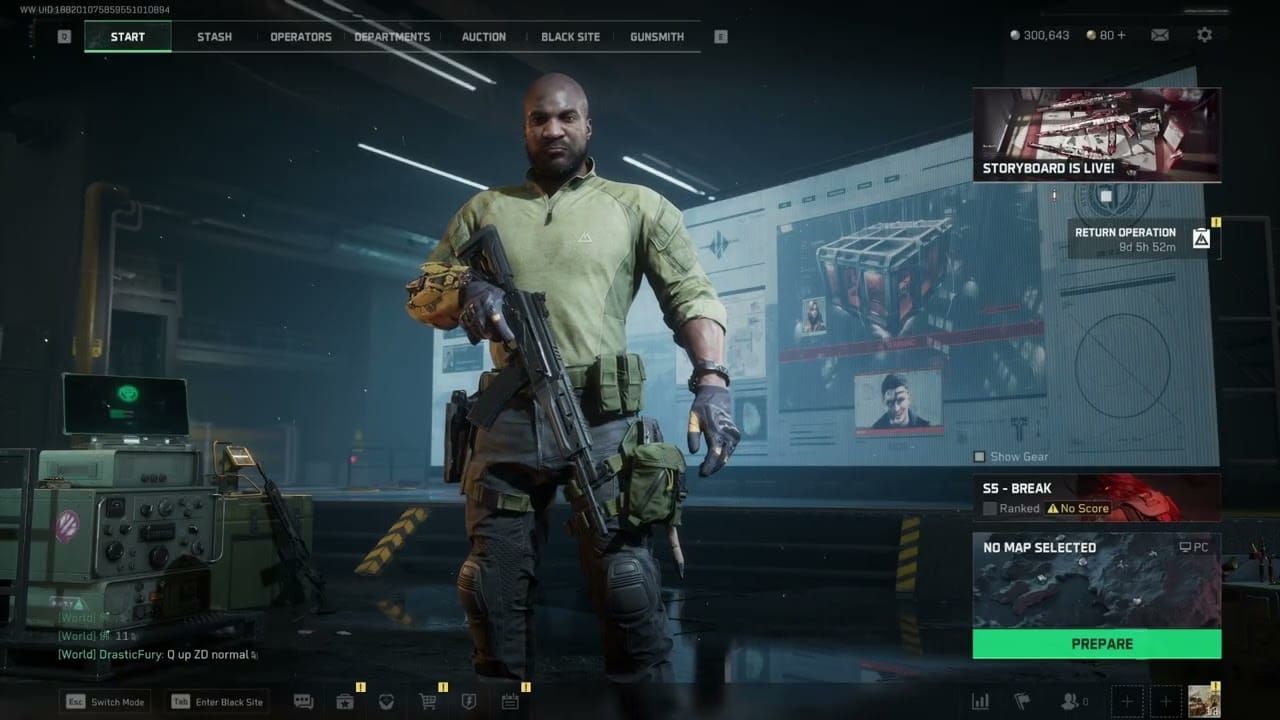Viewport: 1280px width, 720px height.
Task: Open the settings gear
Action: pos(1205,34)
